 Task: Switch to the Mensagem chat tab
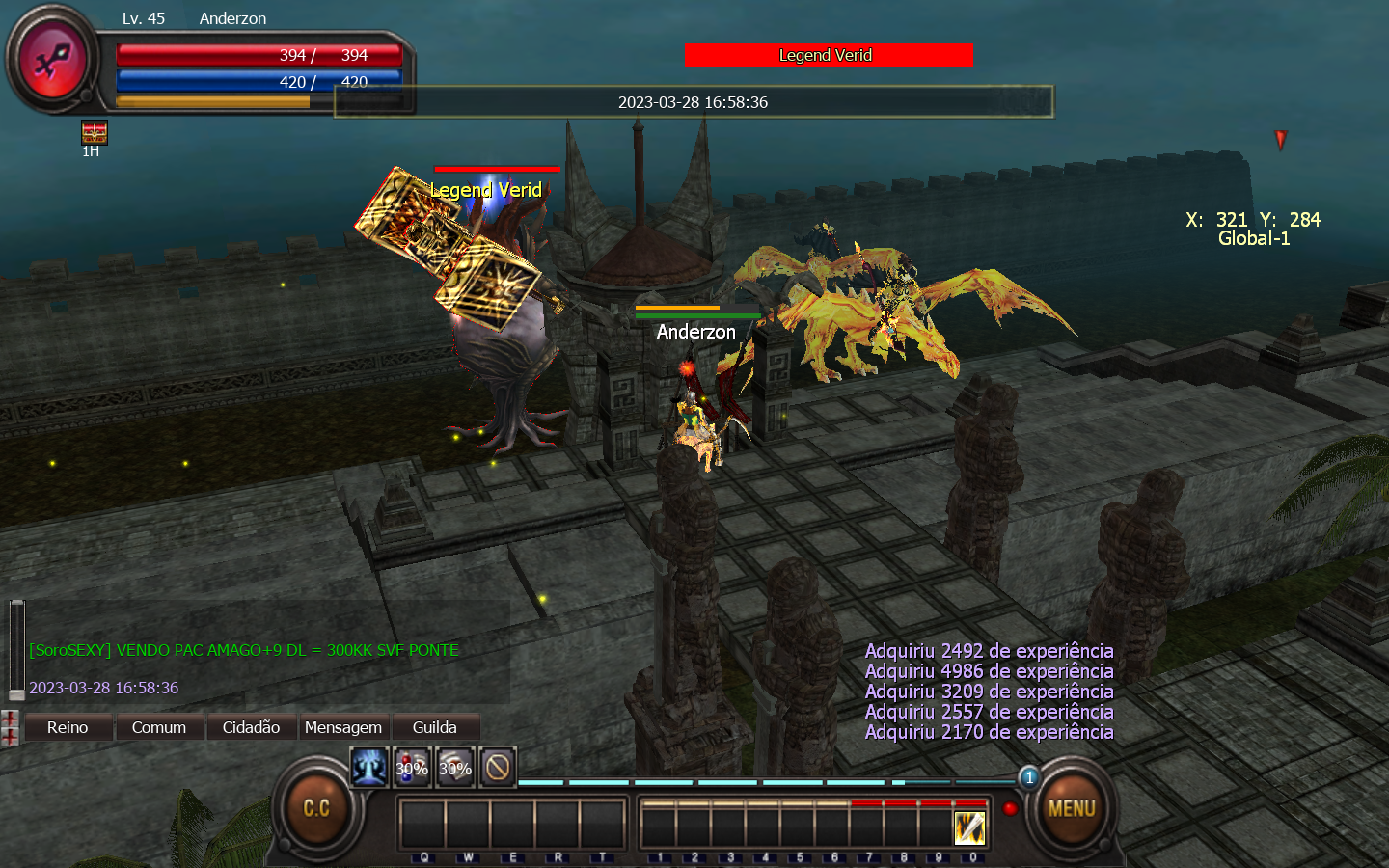pos(343,727)
